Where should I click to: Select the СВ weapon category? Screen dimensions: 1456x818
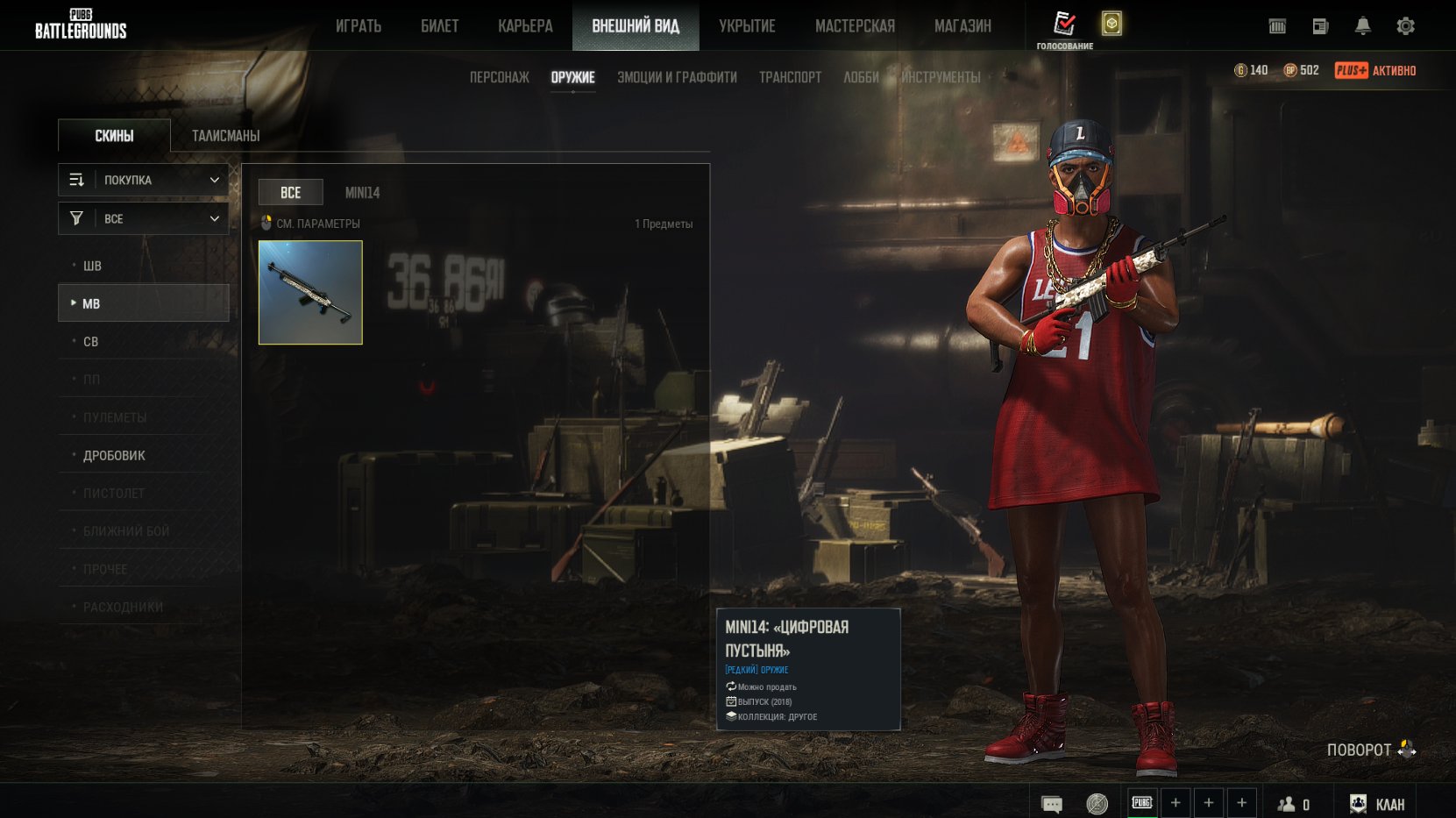pos(90,342)
